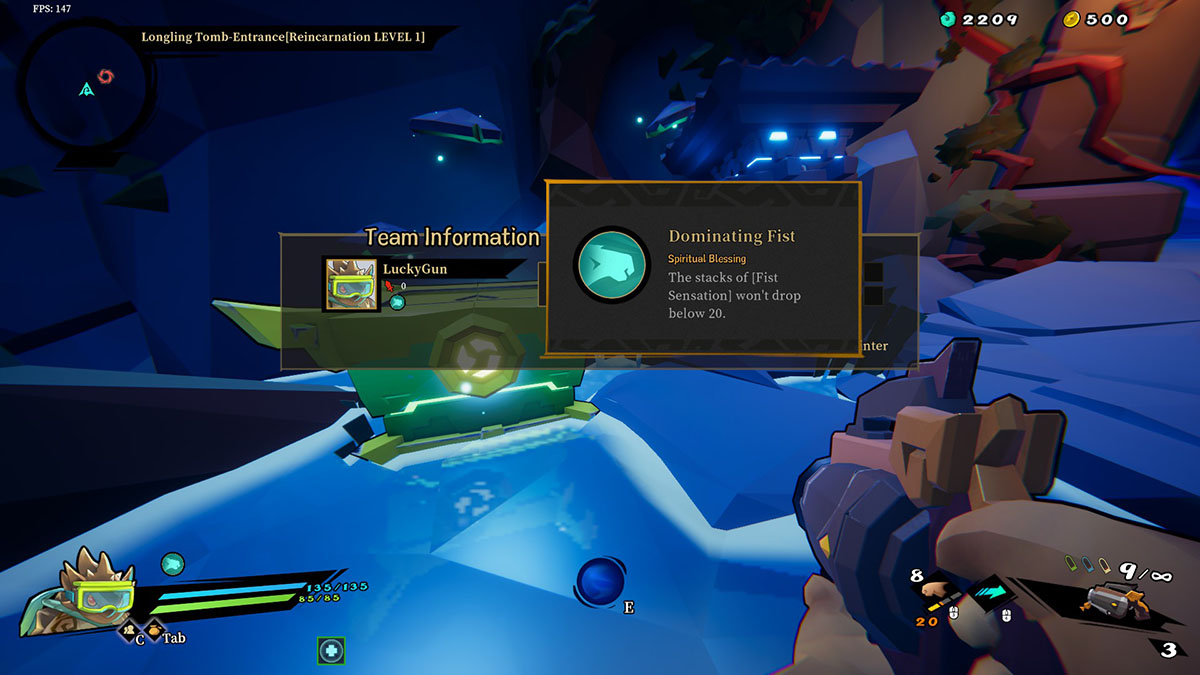1200x675 pixels.
Task: Open the bag pouch diamond icon
Action: (155, 631)
